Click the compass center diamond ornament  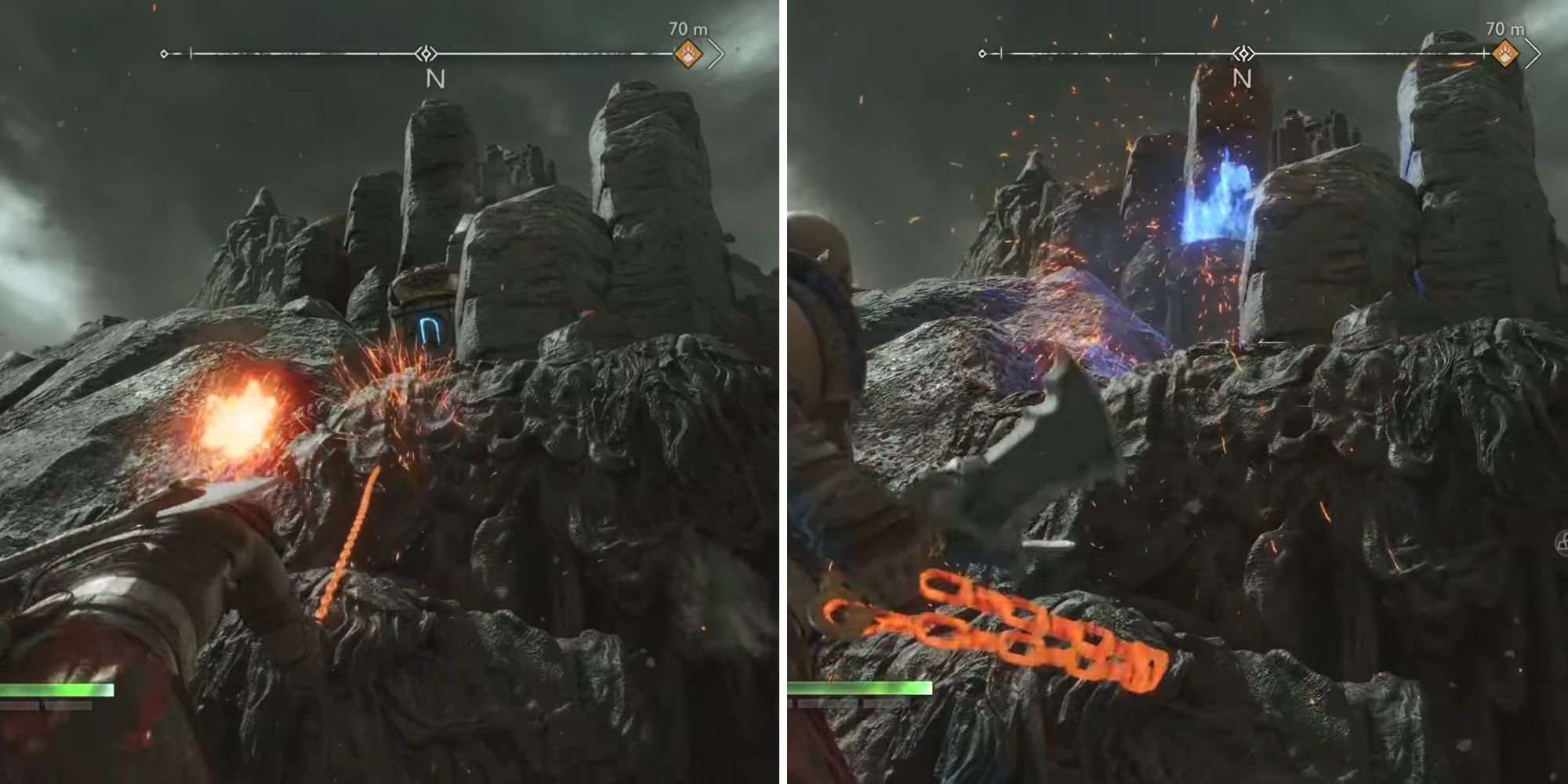pos(424,53)
